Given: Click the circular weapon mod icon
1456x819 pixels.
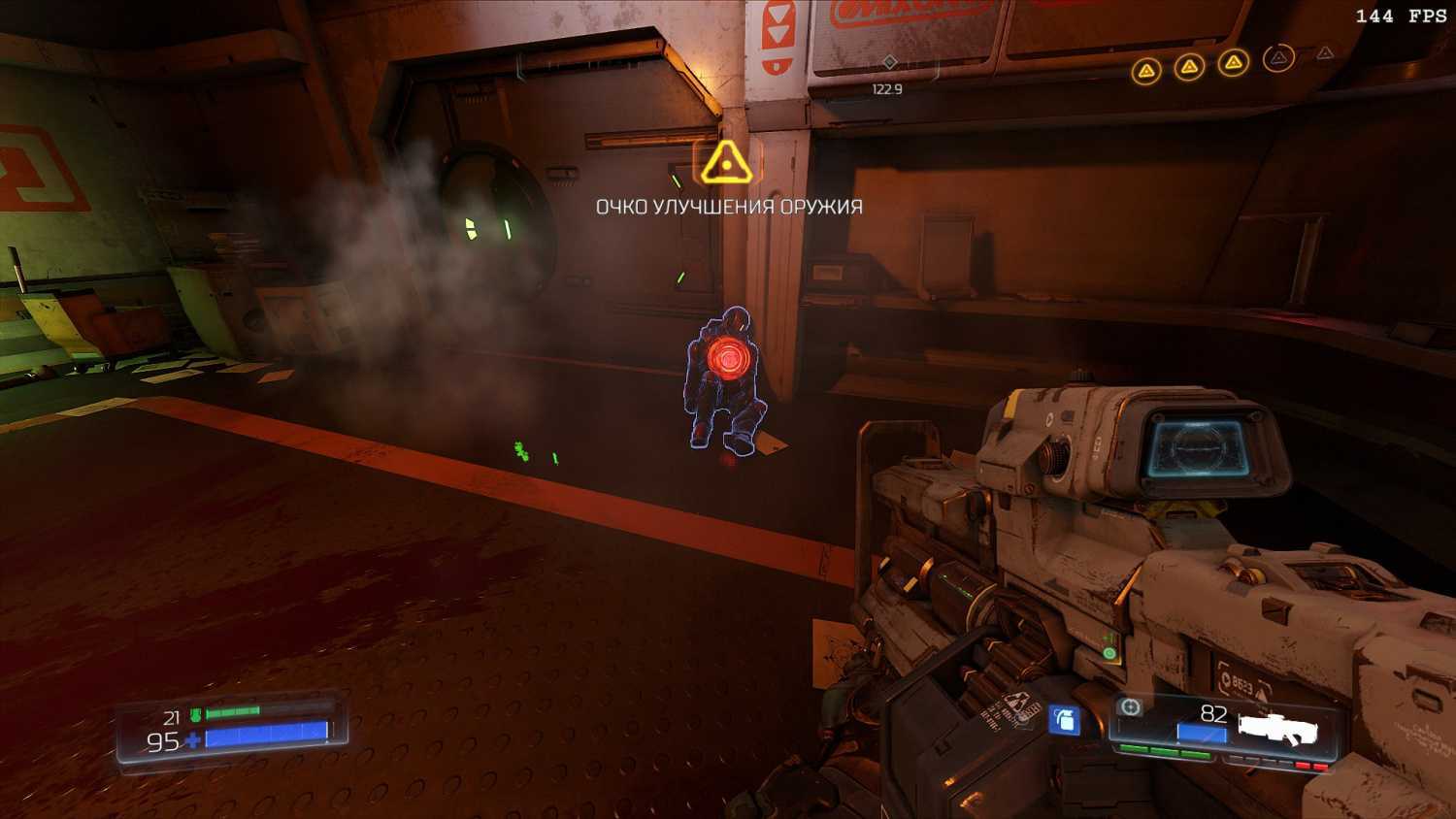Looking at the screenshot, I should click(1130, 707).
